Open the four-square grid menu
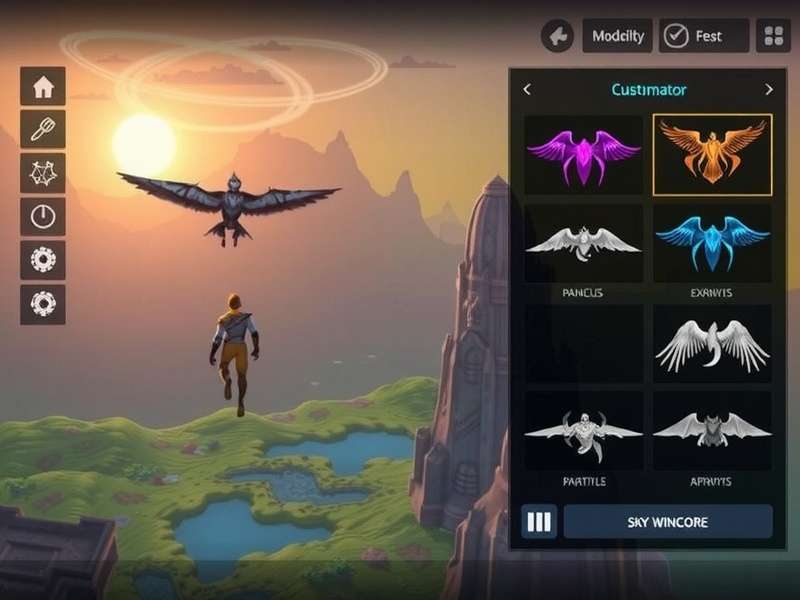The width and height of the screenshot is (800, 600). 773,36
